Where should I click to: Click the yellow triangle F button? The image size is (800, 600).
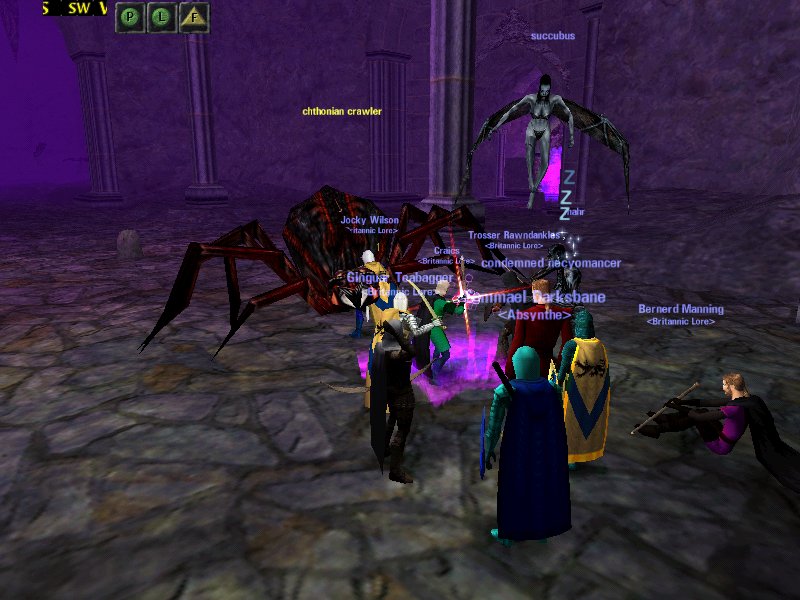coord(194,17)
